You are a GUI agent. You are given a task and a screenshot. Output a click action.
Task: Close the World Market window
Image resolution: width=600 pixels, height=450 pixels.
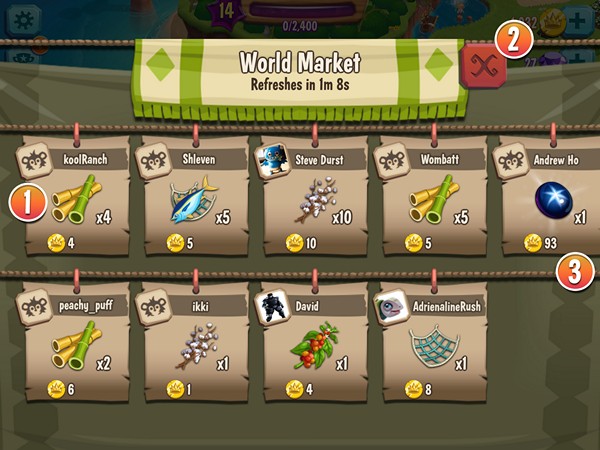(484, 66)
